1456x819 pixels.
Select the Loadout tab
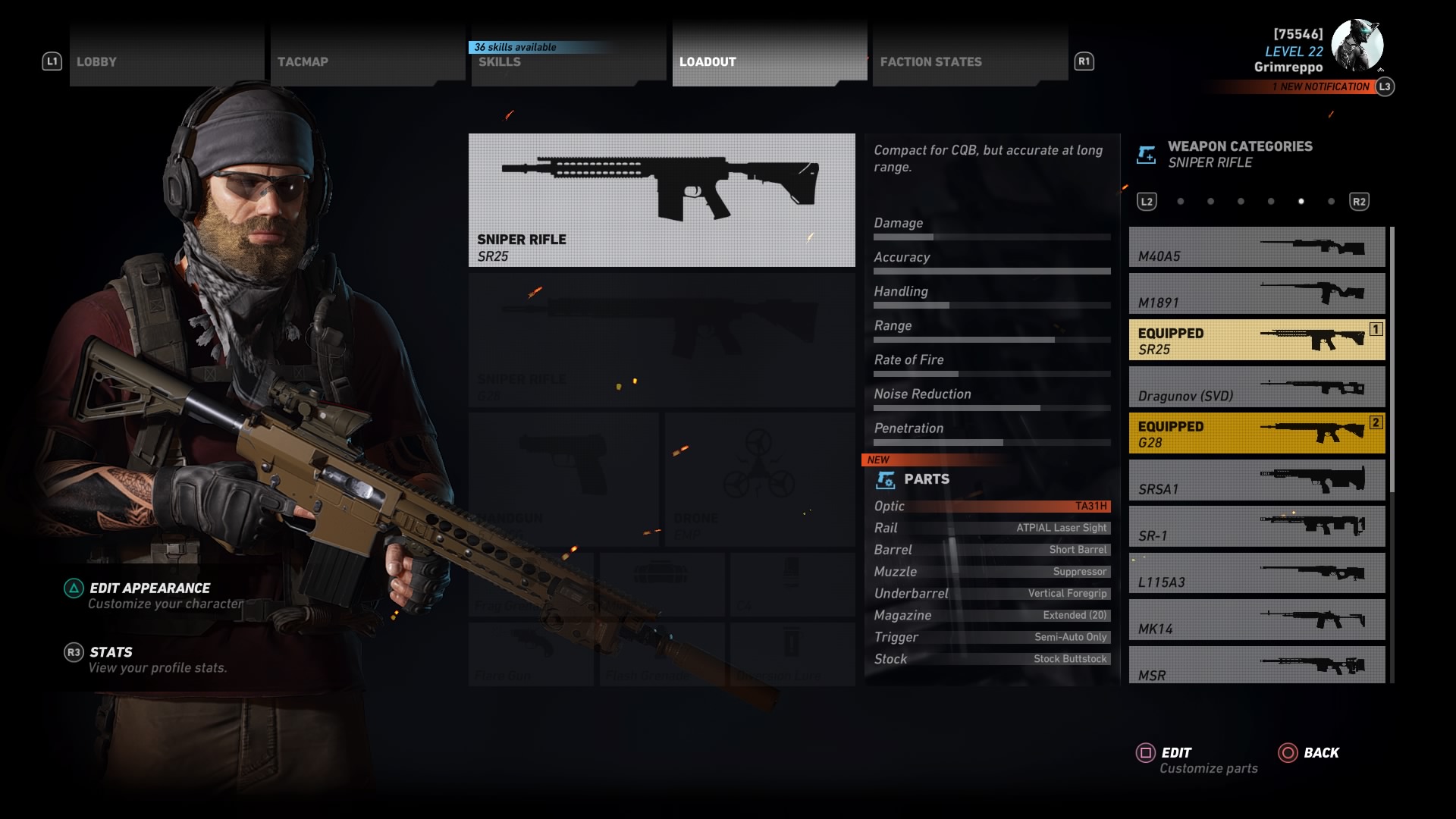point(769,61)
